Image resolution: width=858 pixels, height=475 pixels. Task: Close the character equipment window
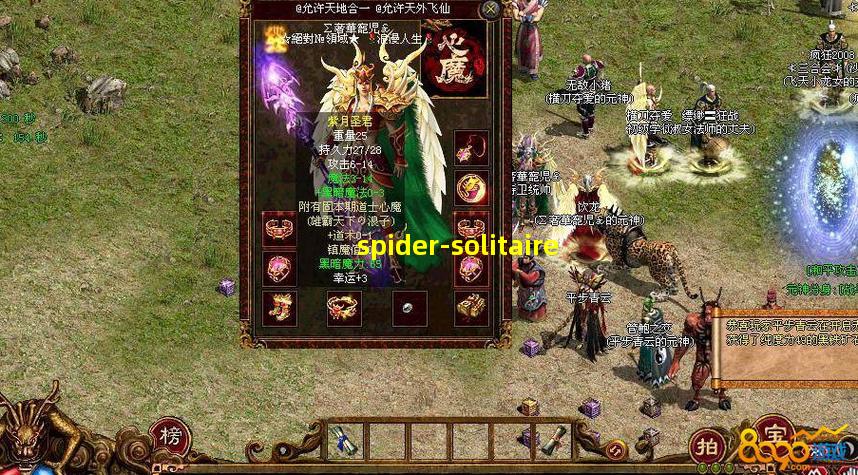(490, 10)
